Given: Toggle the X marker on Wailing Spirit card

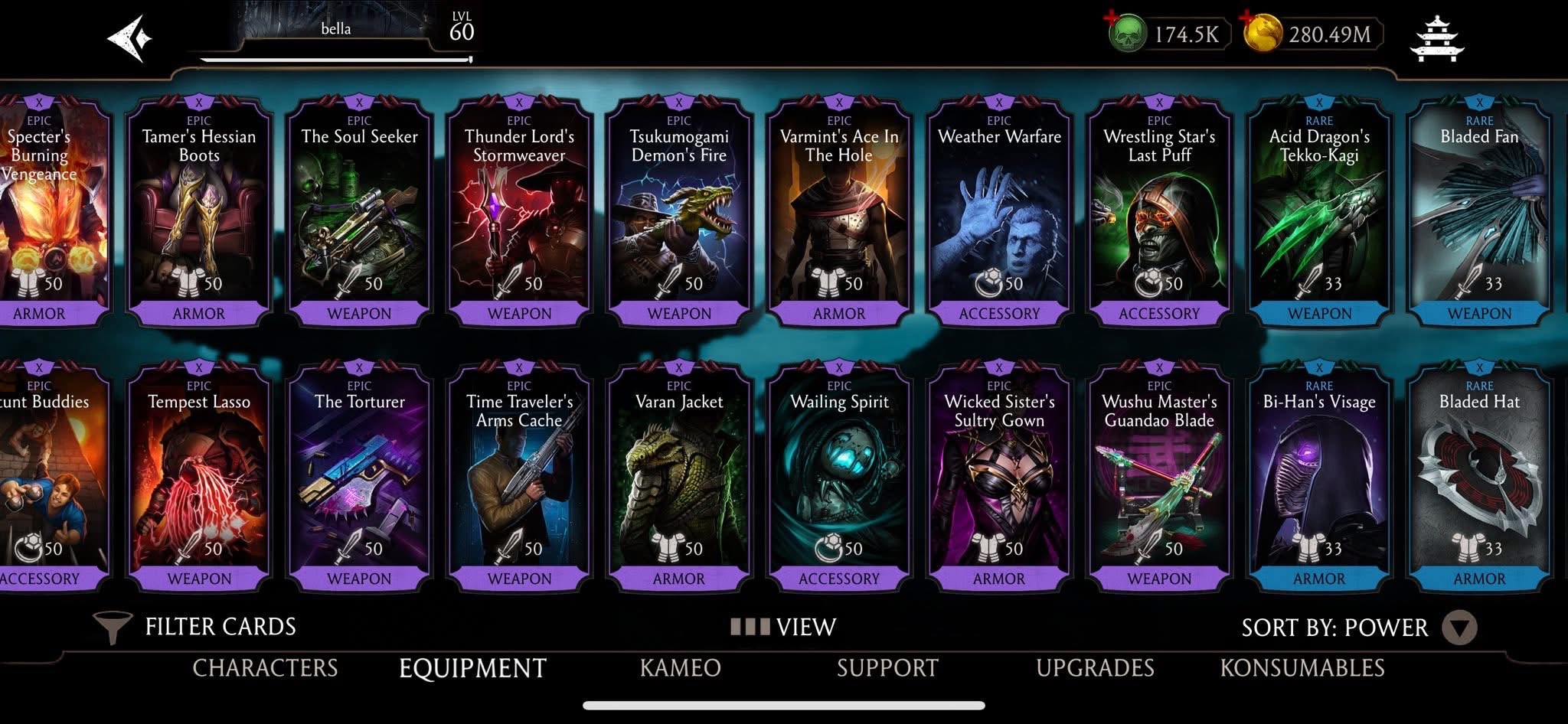Looking at the screenshot, I should (839, 366).
